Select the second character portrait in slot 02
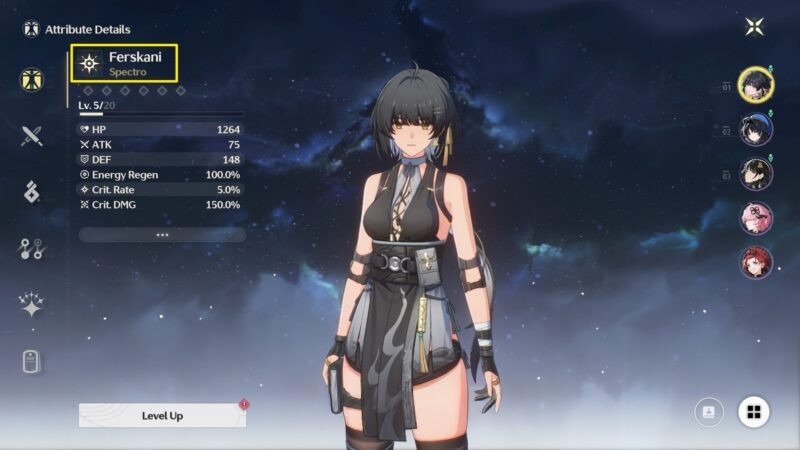800x450 pixels. [x=755, y=130]
